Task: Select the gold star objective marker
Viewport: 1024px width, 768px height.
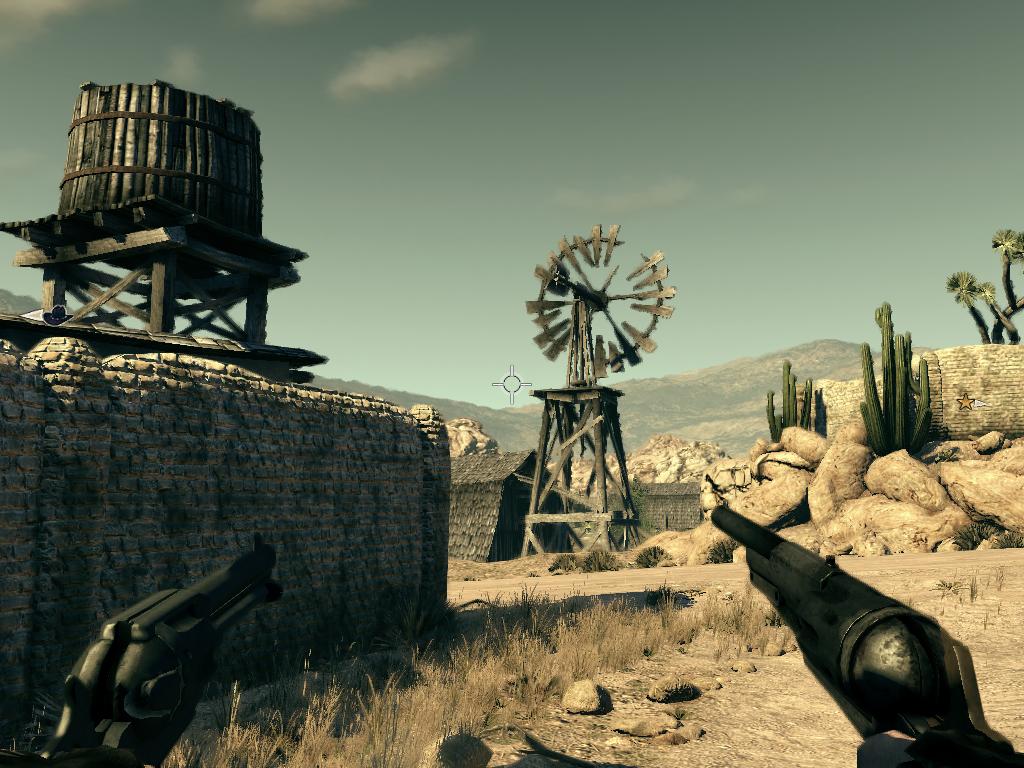Action: click(966, 402)
